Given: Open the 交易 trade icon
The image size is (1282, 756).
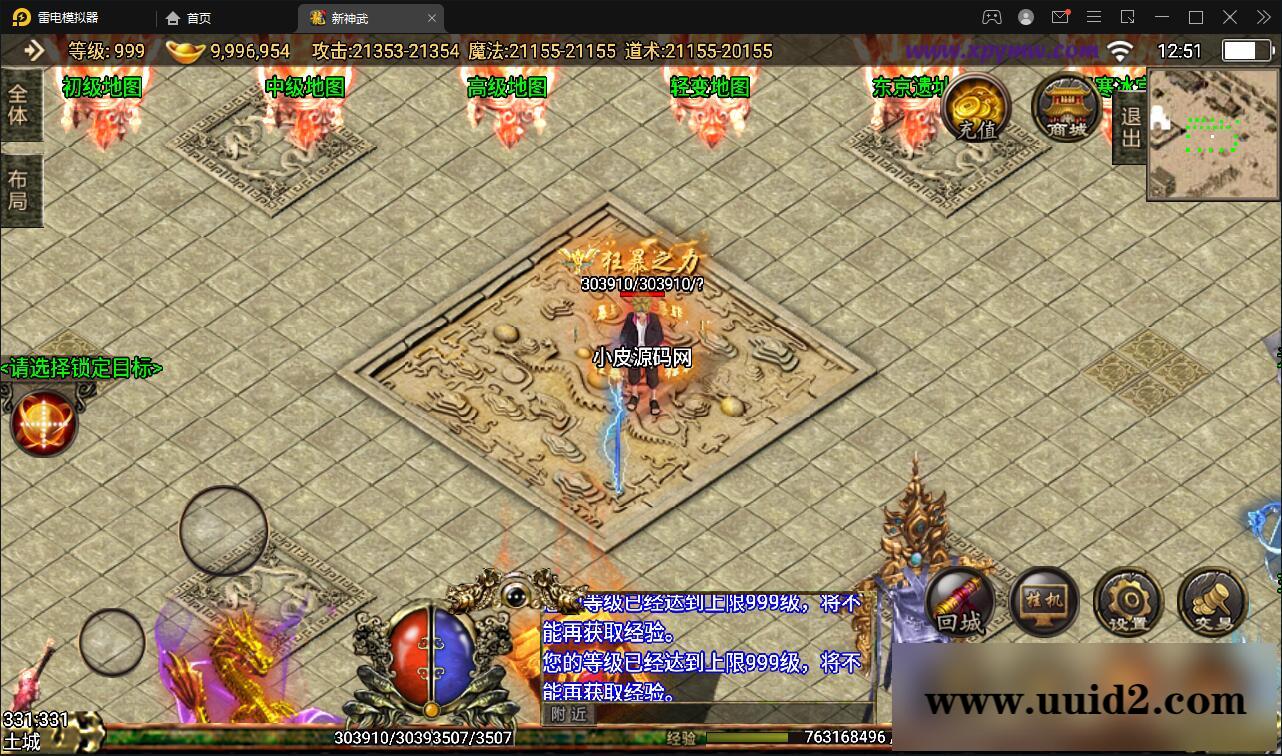Looking at the screenshot, I should (x=1211, y=600).
